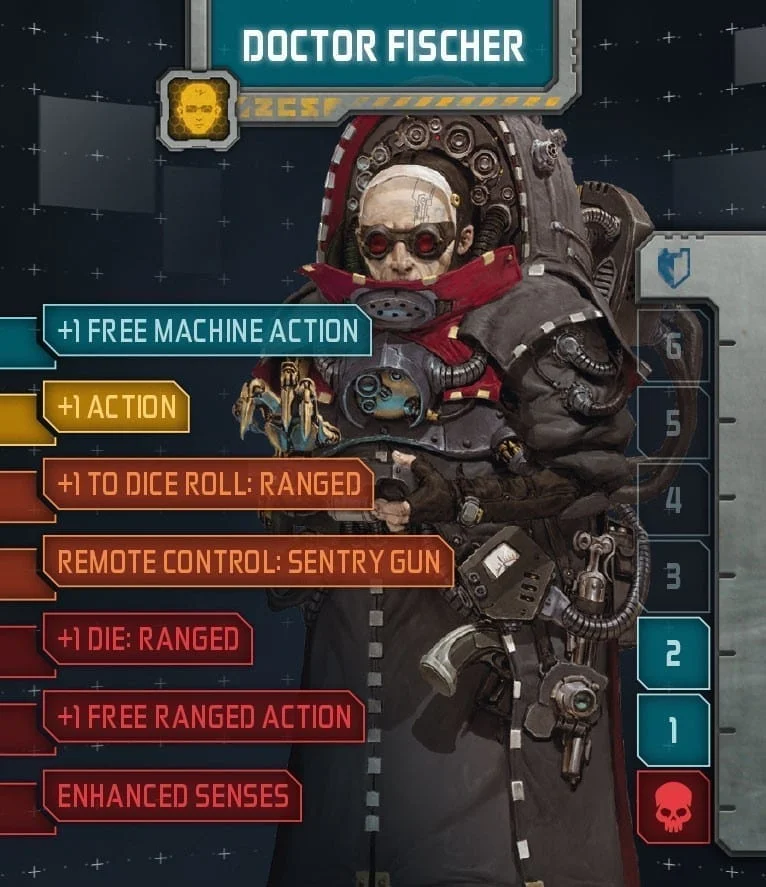Activate the +1 Free Ranged Action skill
The width and height of the screenshot is (766, 887).
tap(203, 716)
